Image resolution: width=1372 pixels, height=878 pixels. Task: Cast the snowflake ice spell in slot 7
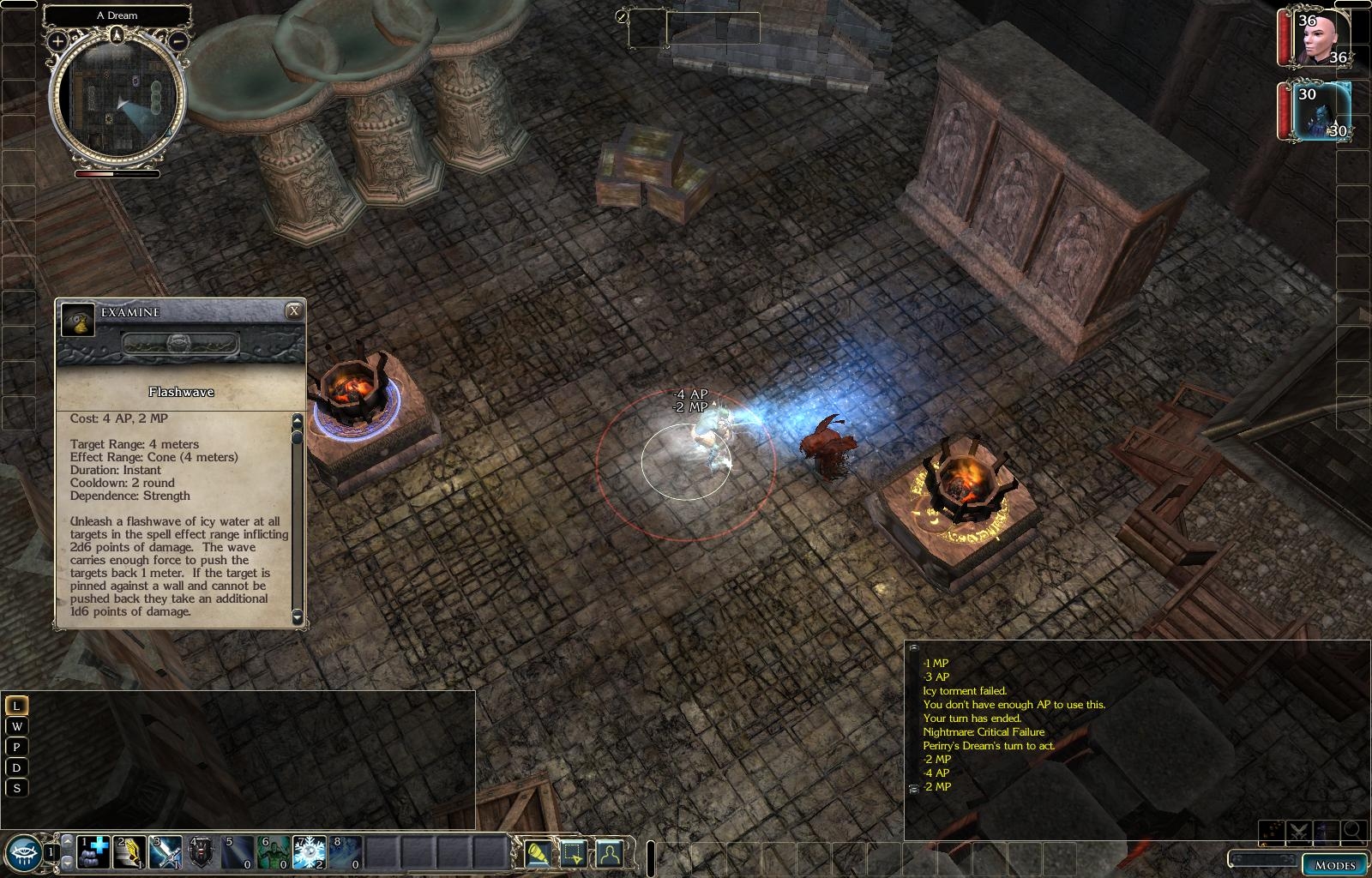click(310, 852)
